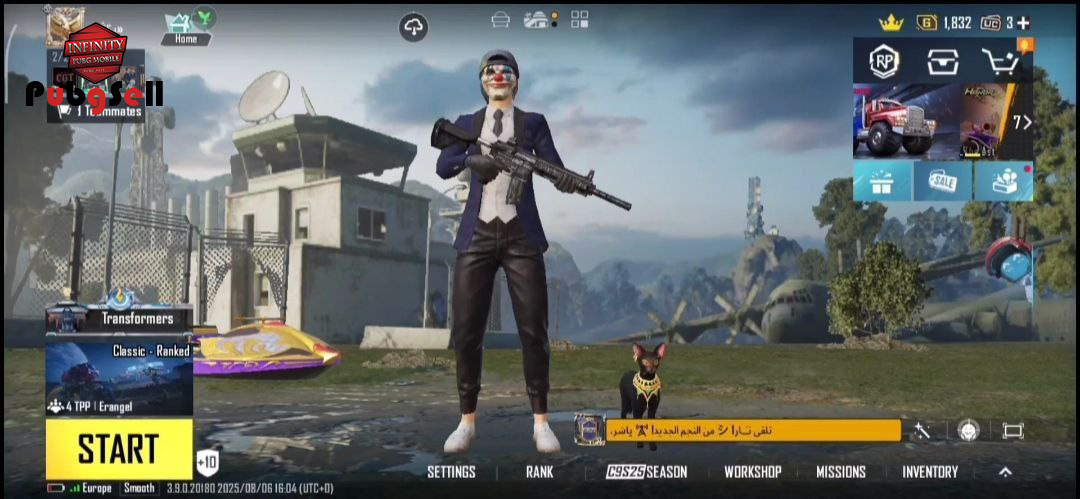This screenshot has width=1080, height=499.
Task: Add UC with the plus button
Action: (x=1023, y=22)
